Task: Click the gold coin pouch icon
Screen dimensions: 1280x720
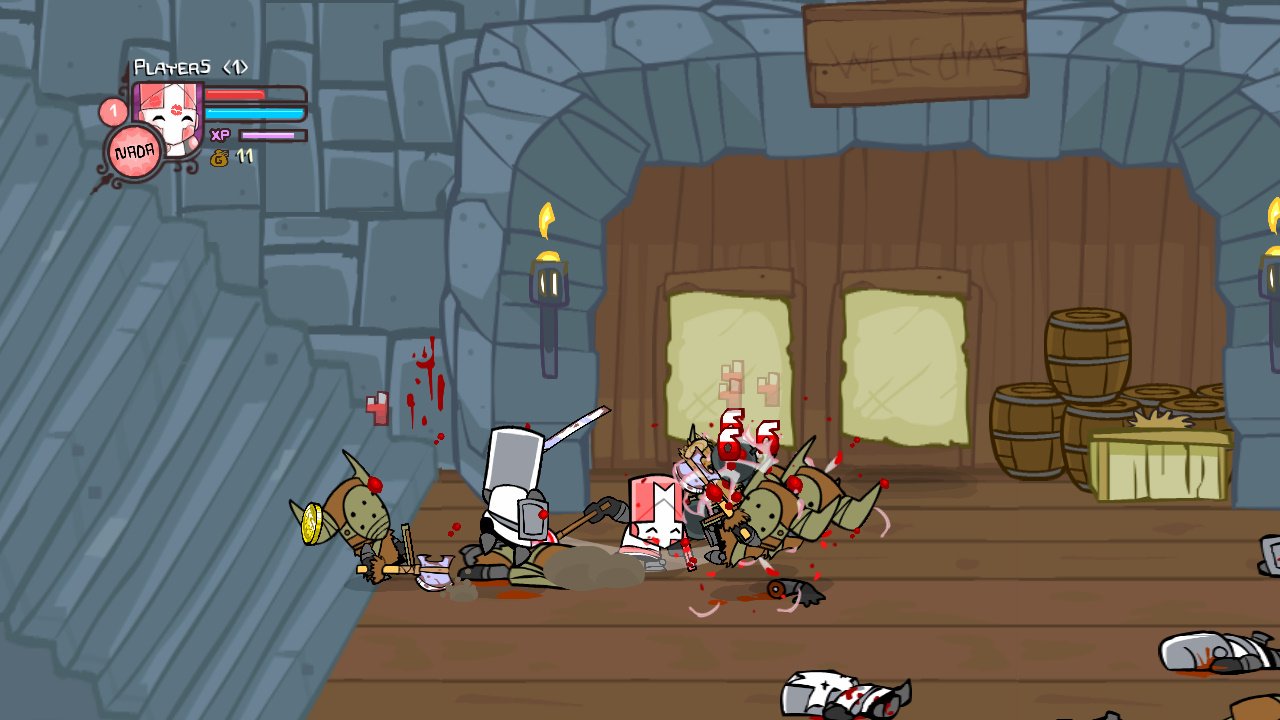Action: point(222,156)
